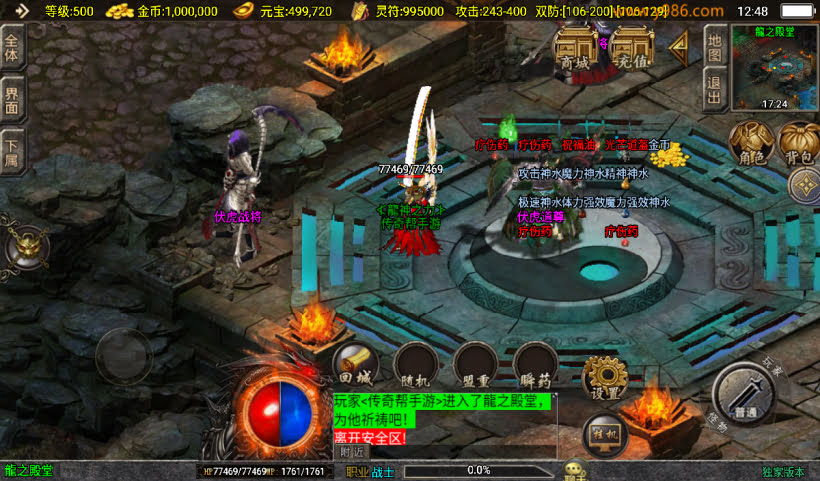The height and width of the screenshot is (481, 820).
Task: Click the 退出 exit button
Action: (714, 86)
